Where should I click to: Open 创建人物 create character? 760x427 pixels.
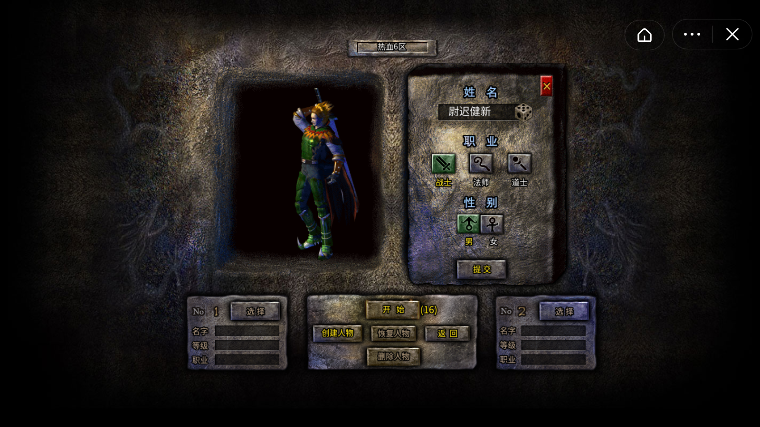(x=338, y=333)
